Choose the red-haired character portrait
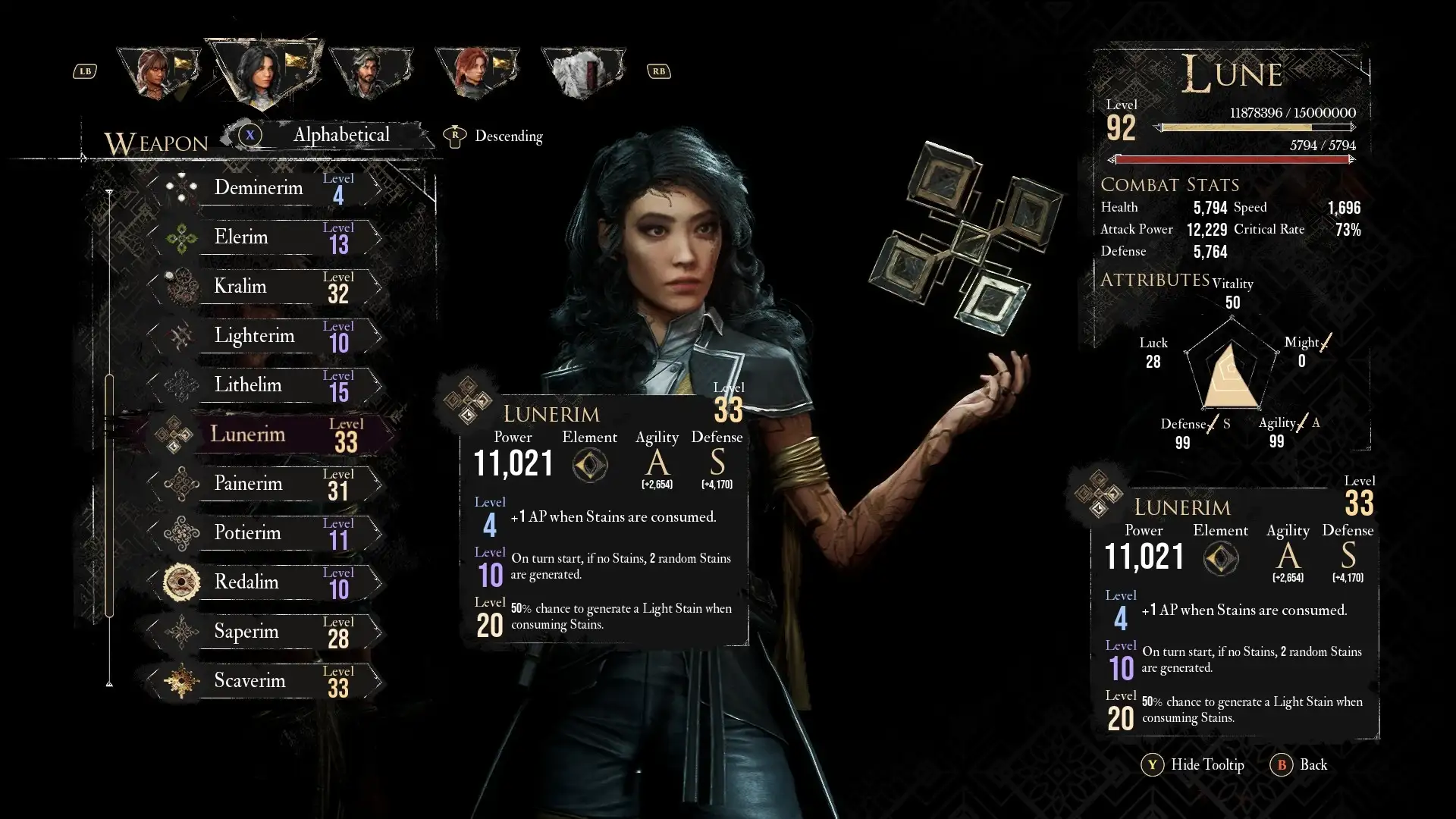This screenshot has width=1456, height=819. 476,72
